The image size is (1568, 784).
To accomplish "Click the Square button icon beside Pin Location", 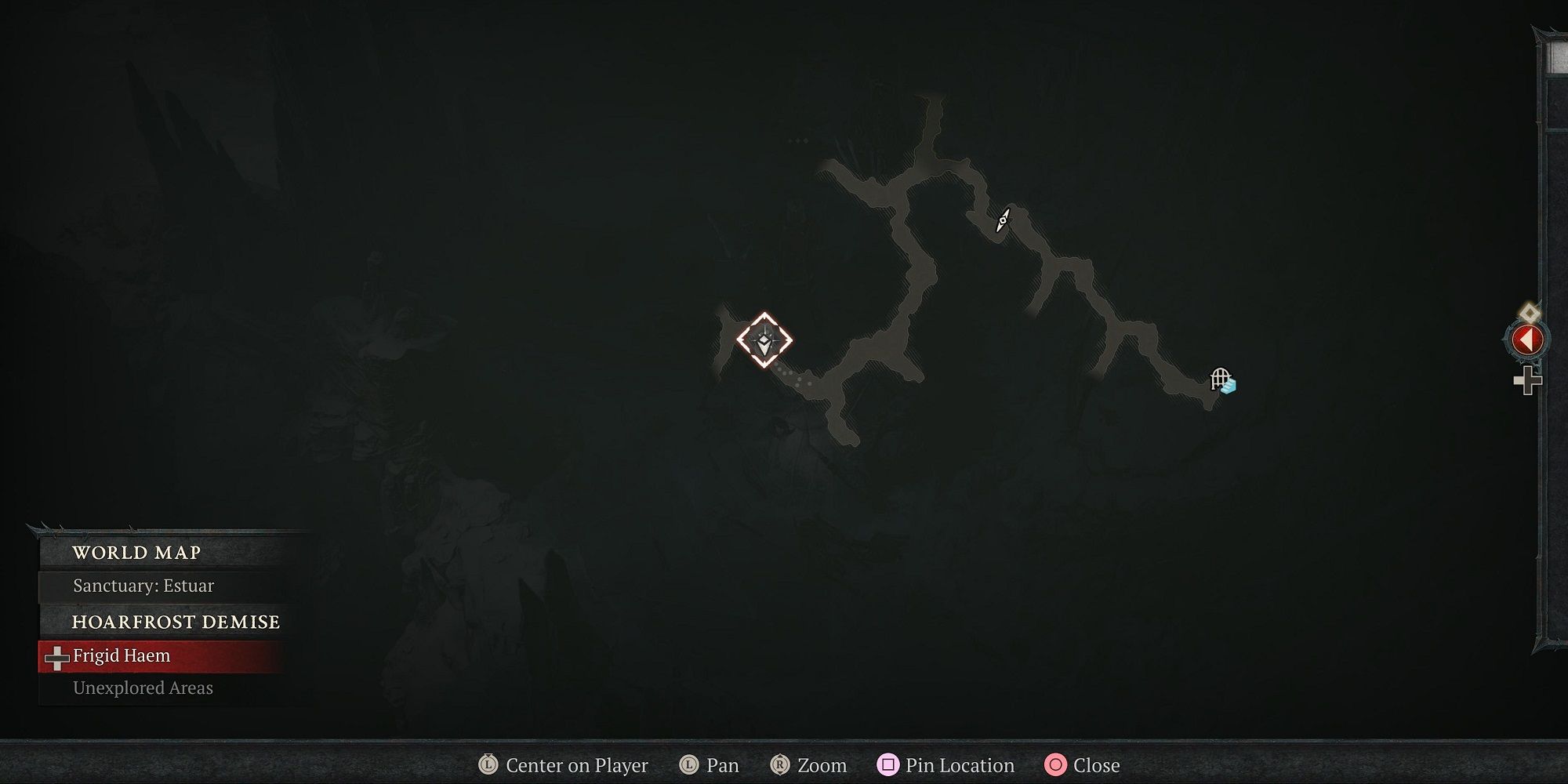I will (x=890, y=765).
